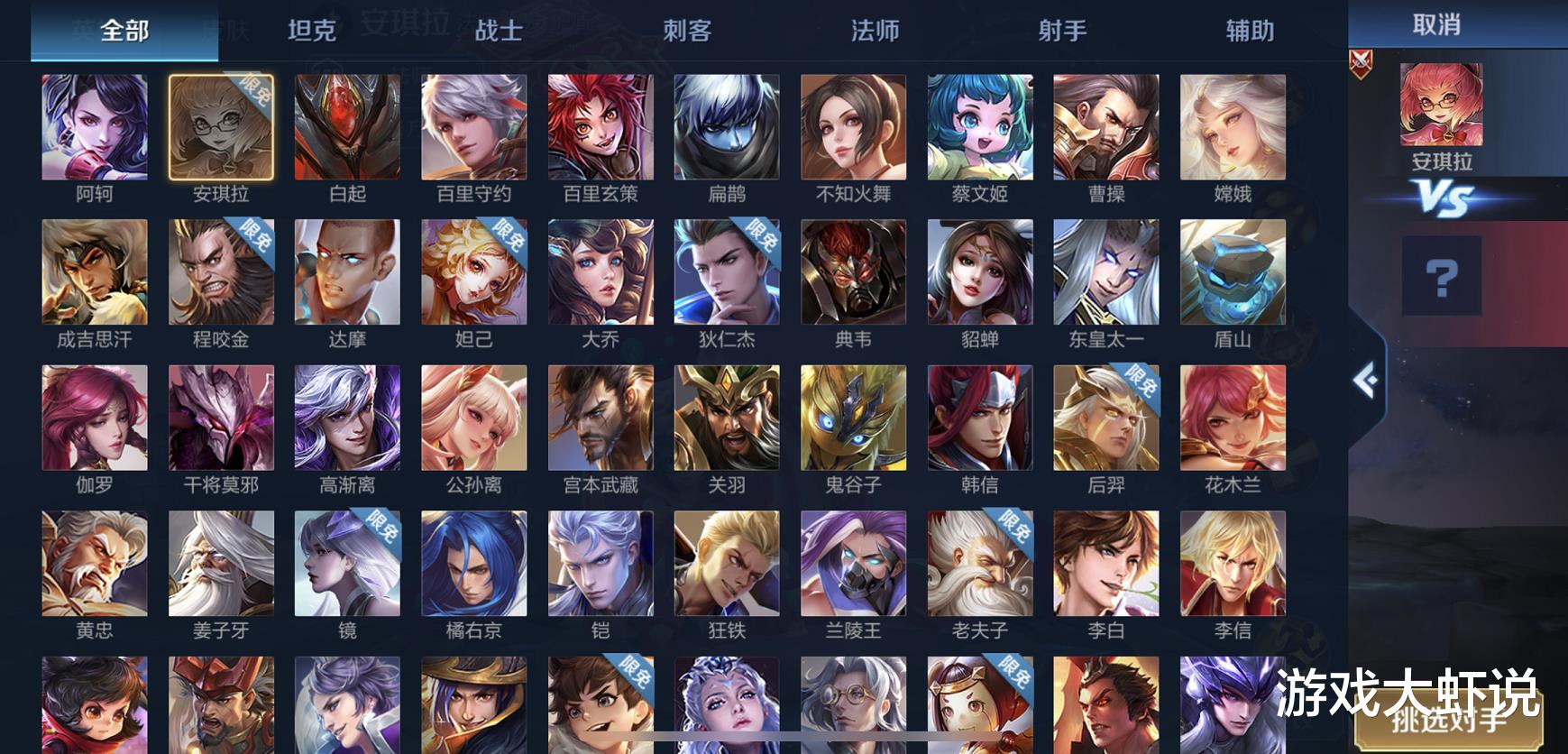Screen dimensions: 1568x754
Task: Select the hero 白起 portrait
Action: (x=347, y=126)
